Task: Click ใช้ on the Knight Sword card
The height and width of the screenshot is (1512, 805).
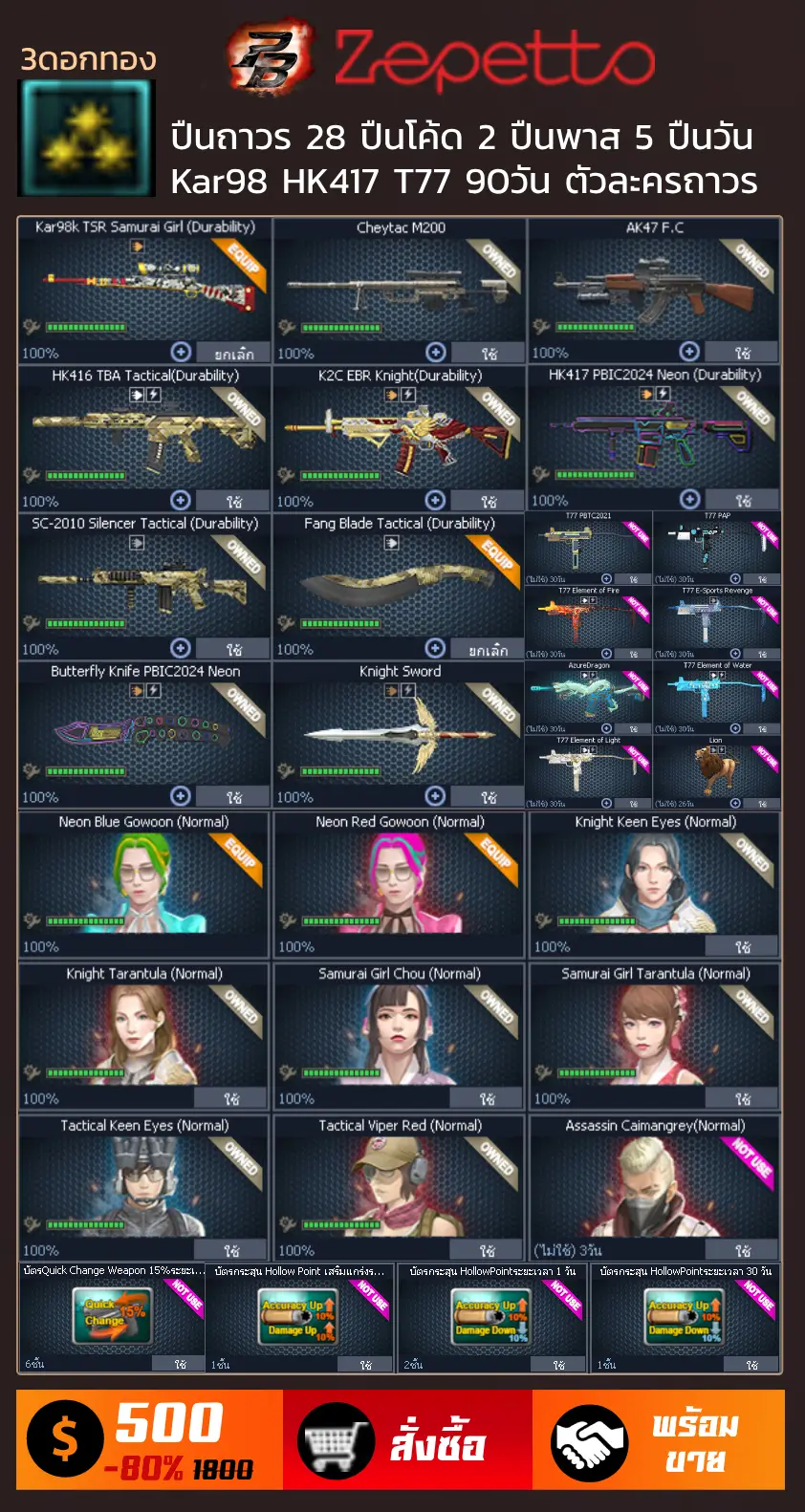Action: pyautogui.click(x=488, y=797)
